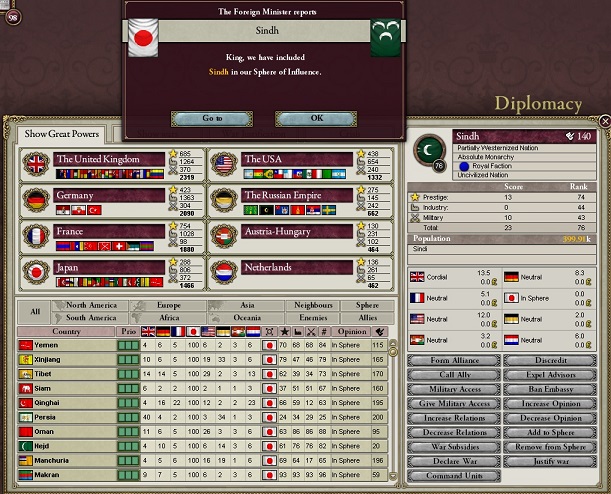The image size is (611, 494).
Task: Click the Declare War button
Action: point(454,461)
